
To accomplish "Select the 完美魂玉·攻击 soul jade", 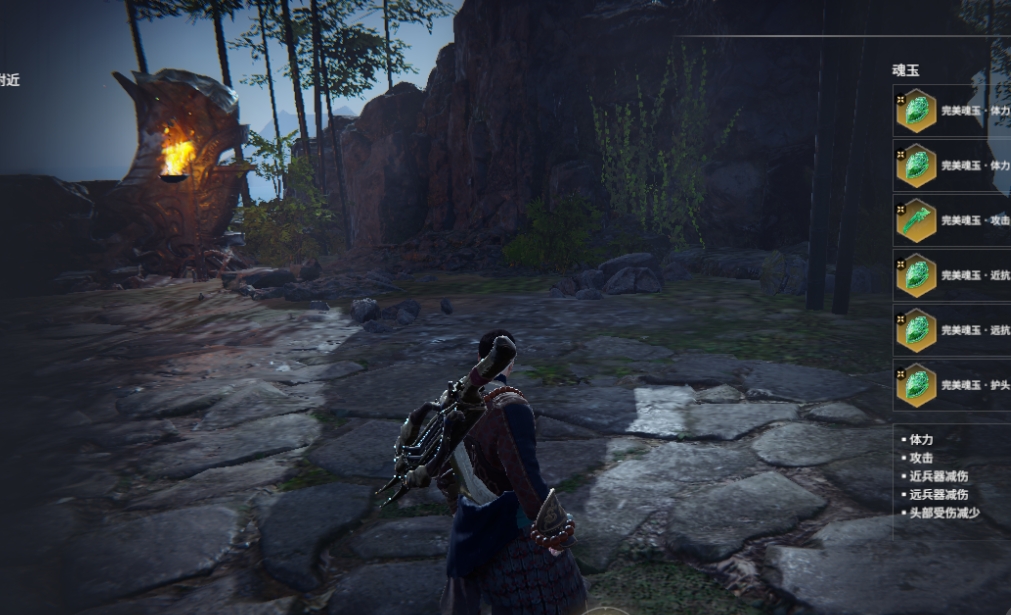I will click(x=950, y=221).
